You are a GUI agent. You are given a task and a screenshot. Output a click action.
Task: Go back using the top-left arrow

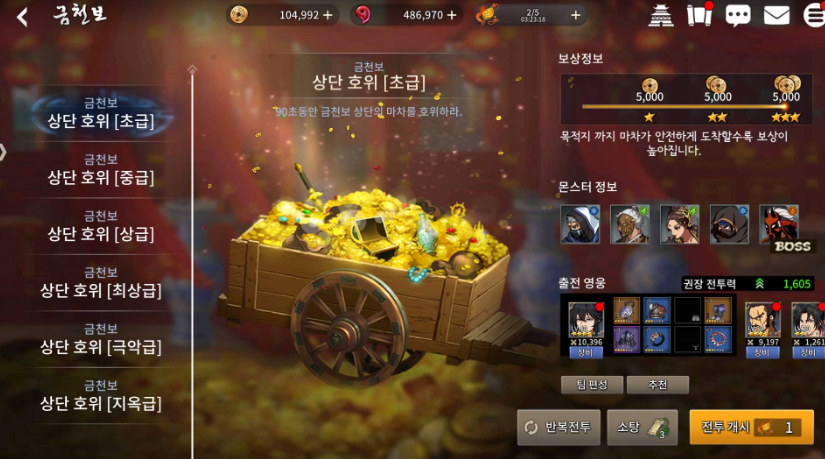22,16
